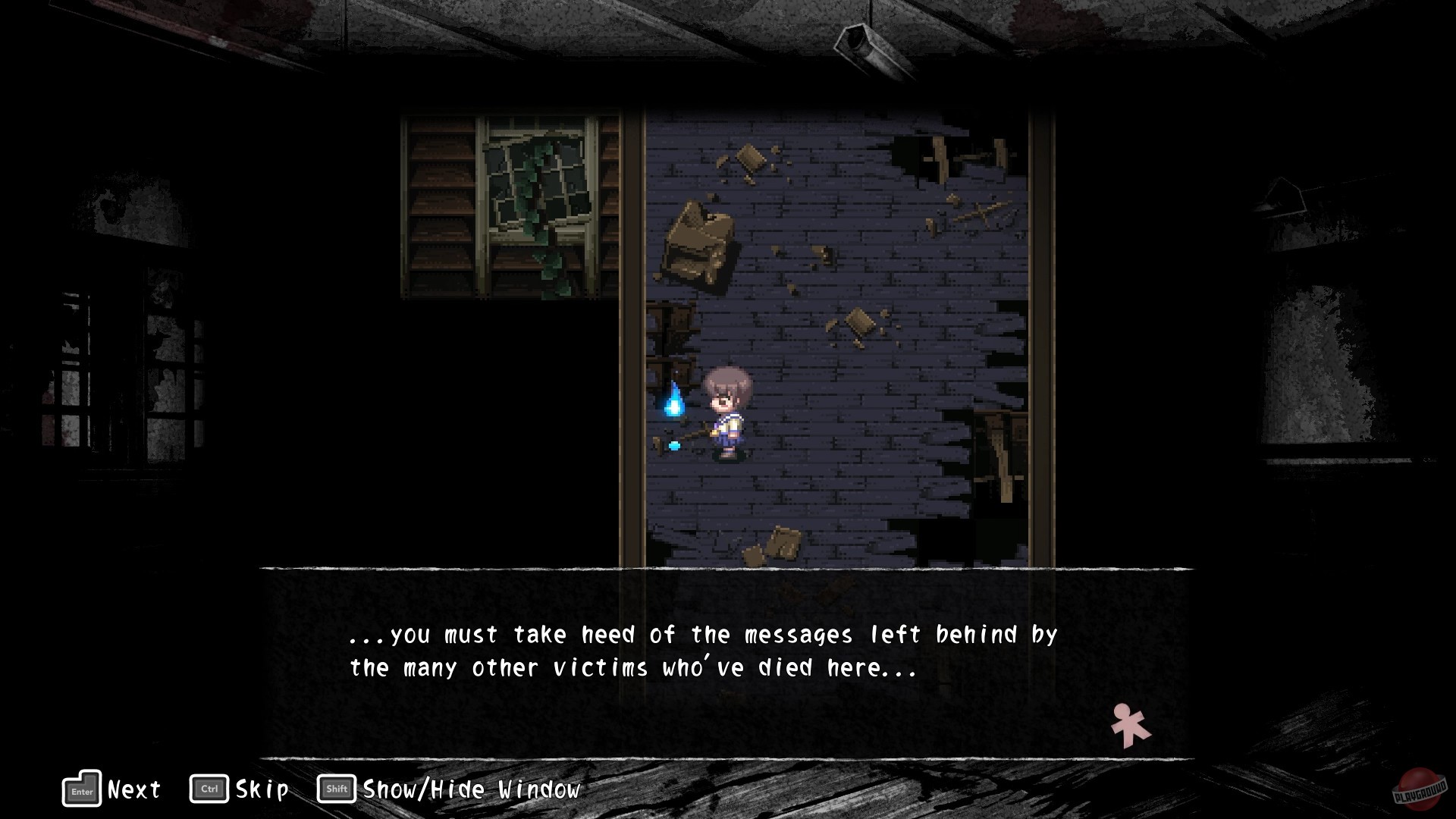Click the Enter key icon beside "Next"

pyautogui.click(x=81, y=789)
